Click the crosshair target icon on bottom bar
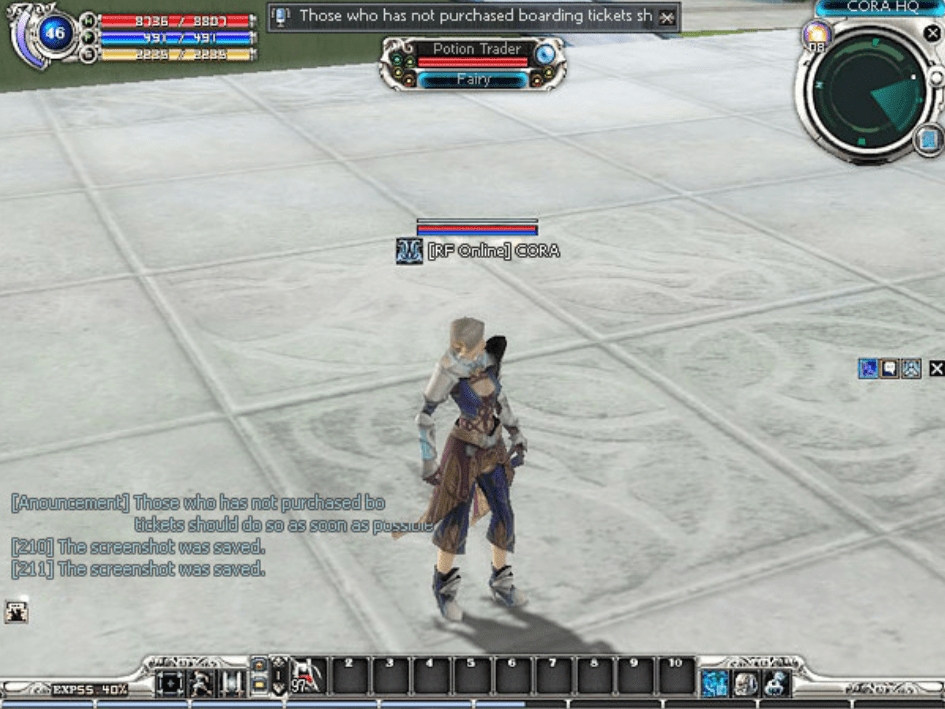This screenshot has width=945, height=709. (171, 683)
